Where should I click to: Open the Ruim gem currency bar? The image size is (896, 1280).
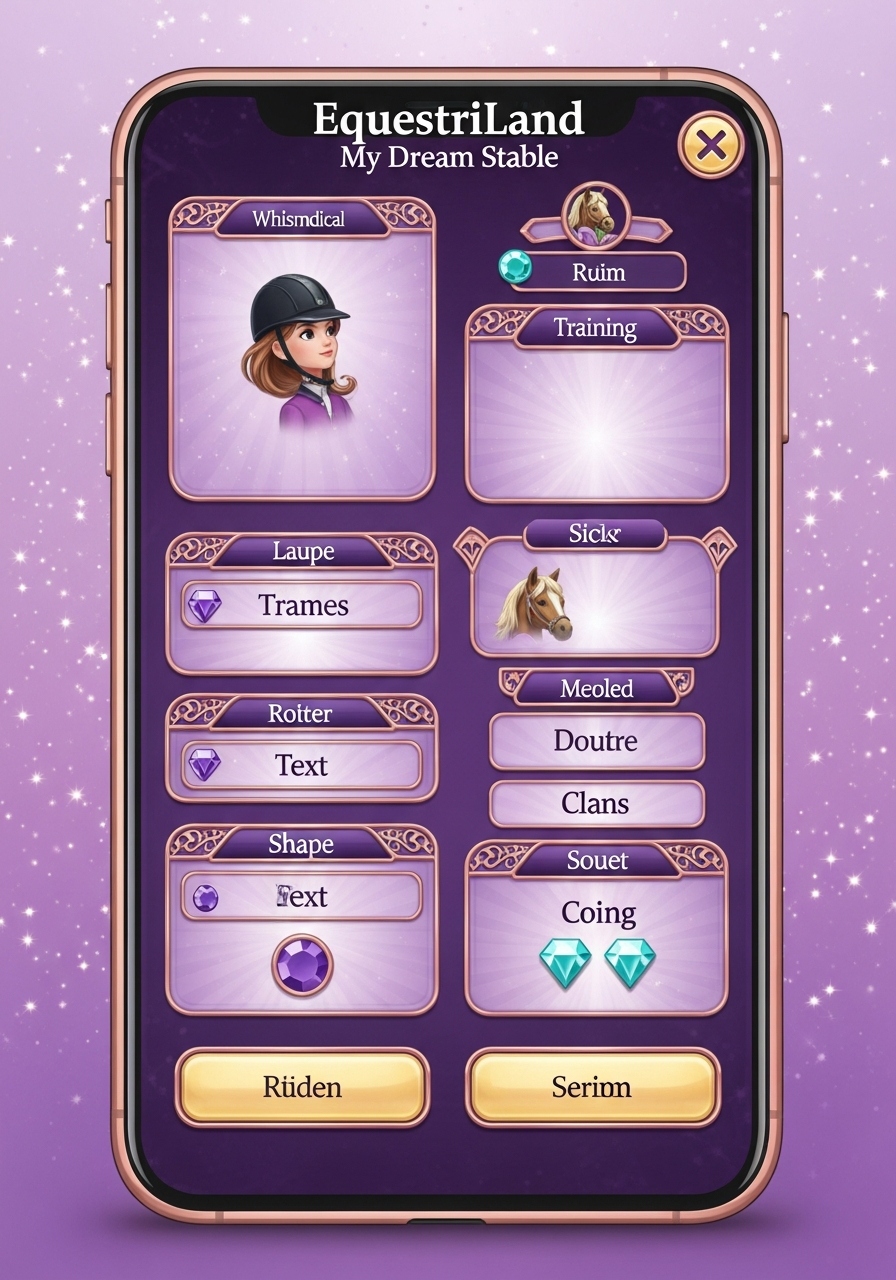point(596,271)
